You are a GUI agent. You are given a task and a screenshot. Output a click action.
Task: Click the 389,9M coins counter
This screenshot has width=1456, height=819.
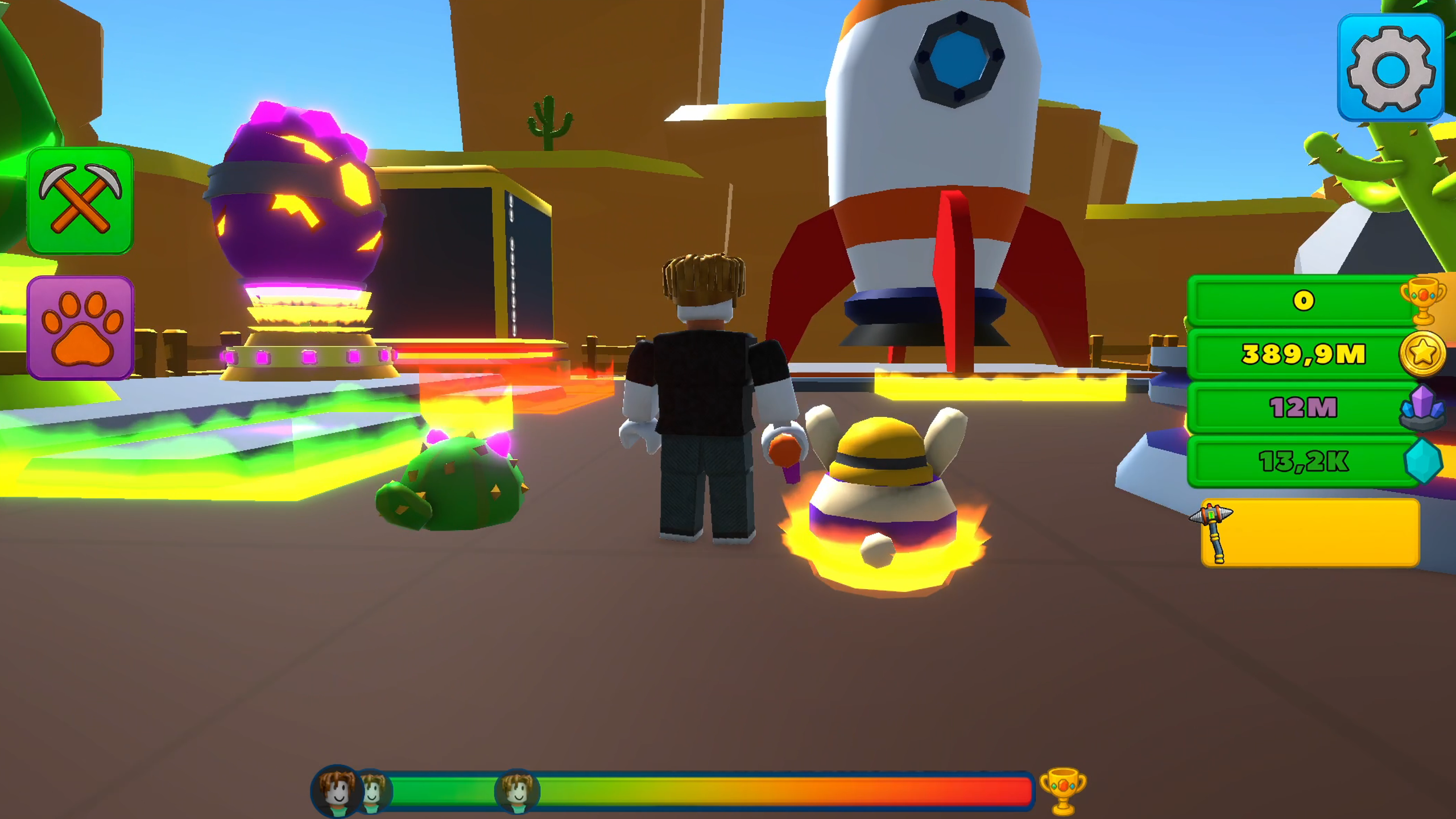[1302, 354]
